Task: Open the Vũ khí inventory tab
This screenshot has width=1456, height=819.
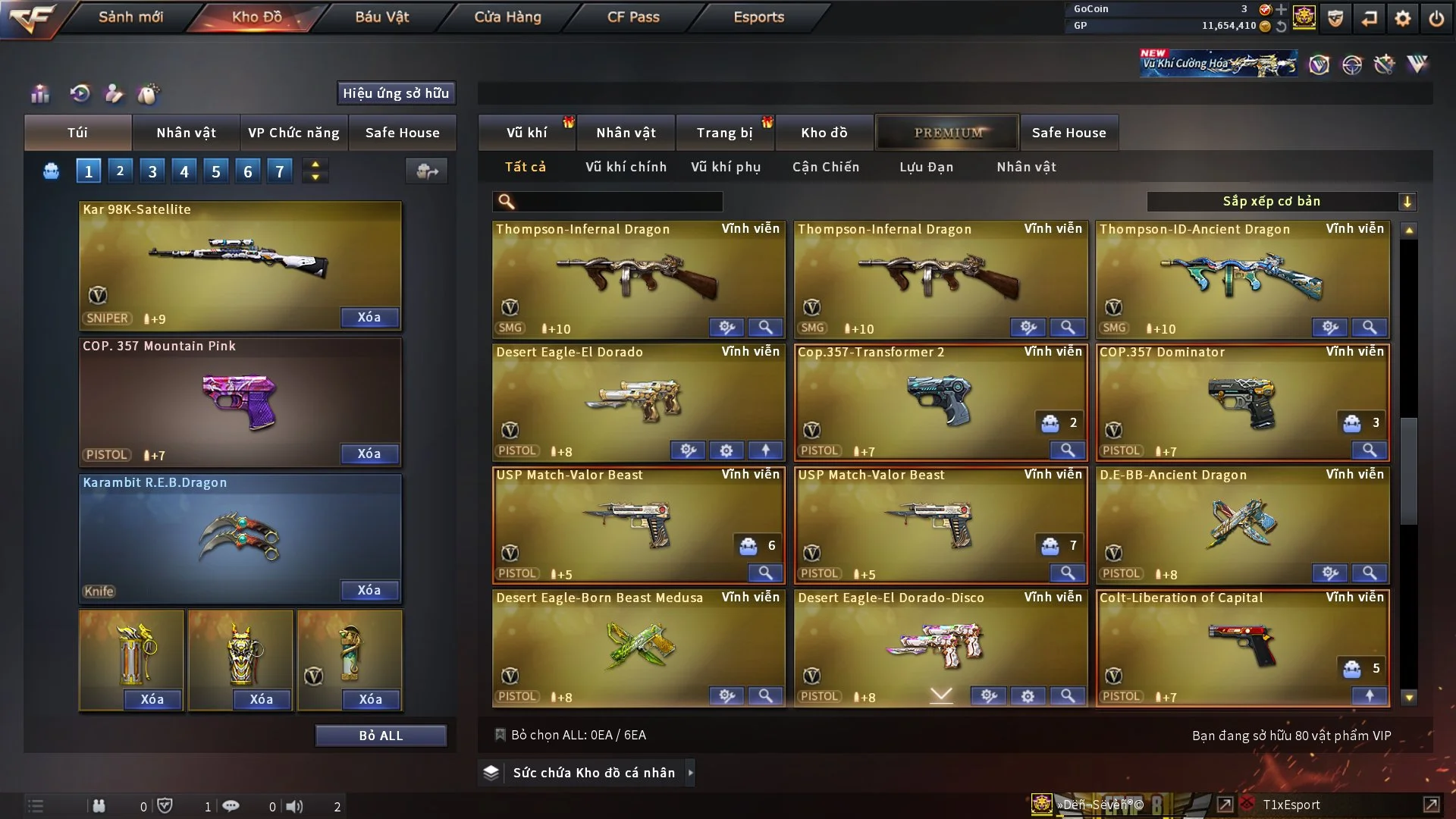Action: tap(526, 133)
